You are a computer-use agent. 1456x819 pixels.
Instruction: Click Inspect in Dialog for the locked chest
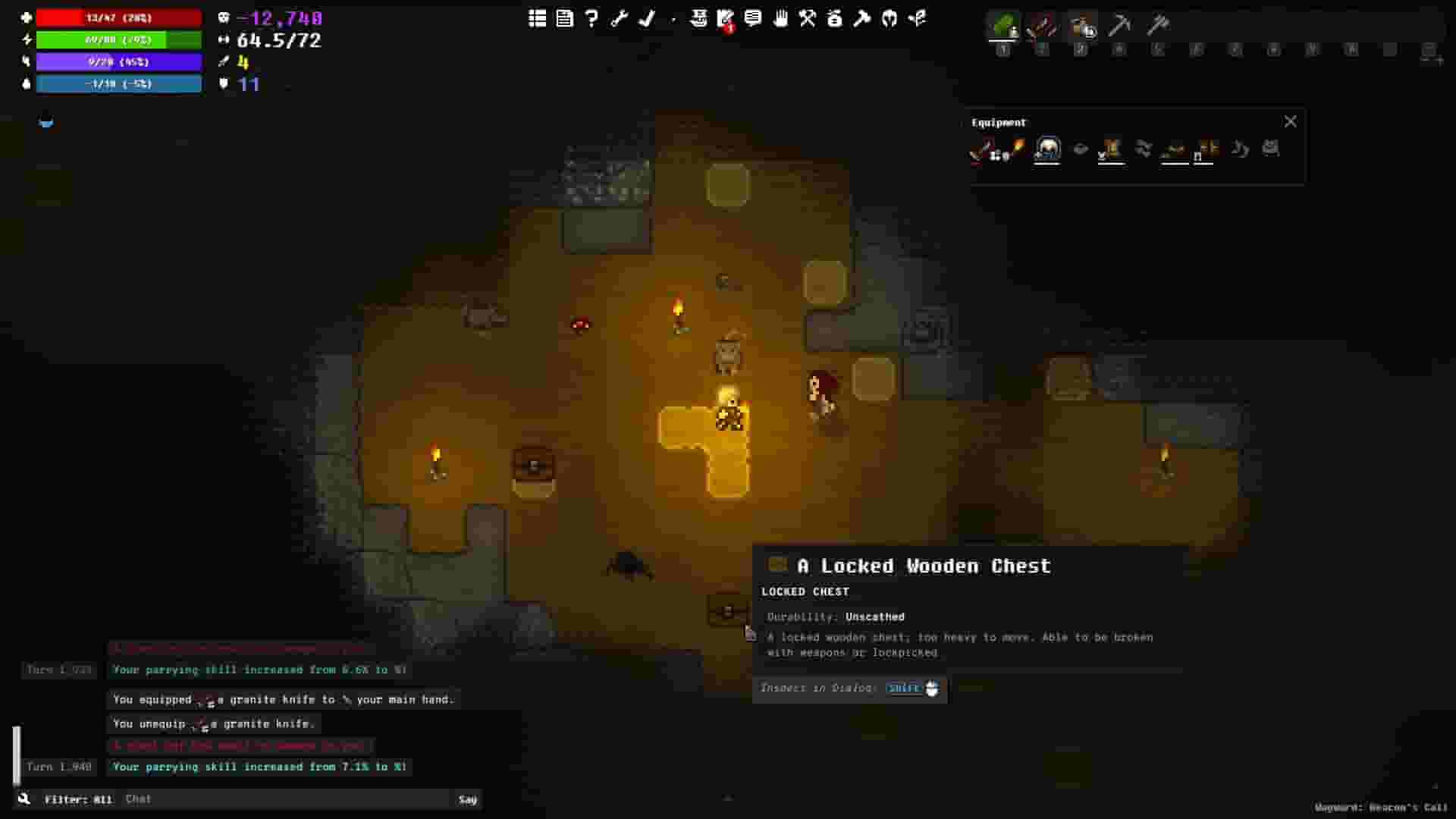[x=849, y=689]
